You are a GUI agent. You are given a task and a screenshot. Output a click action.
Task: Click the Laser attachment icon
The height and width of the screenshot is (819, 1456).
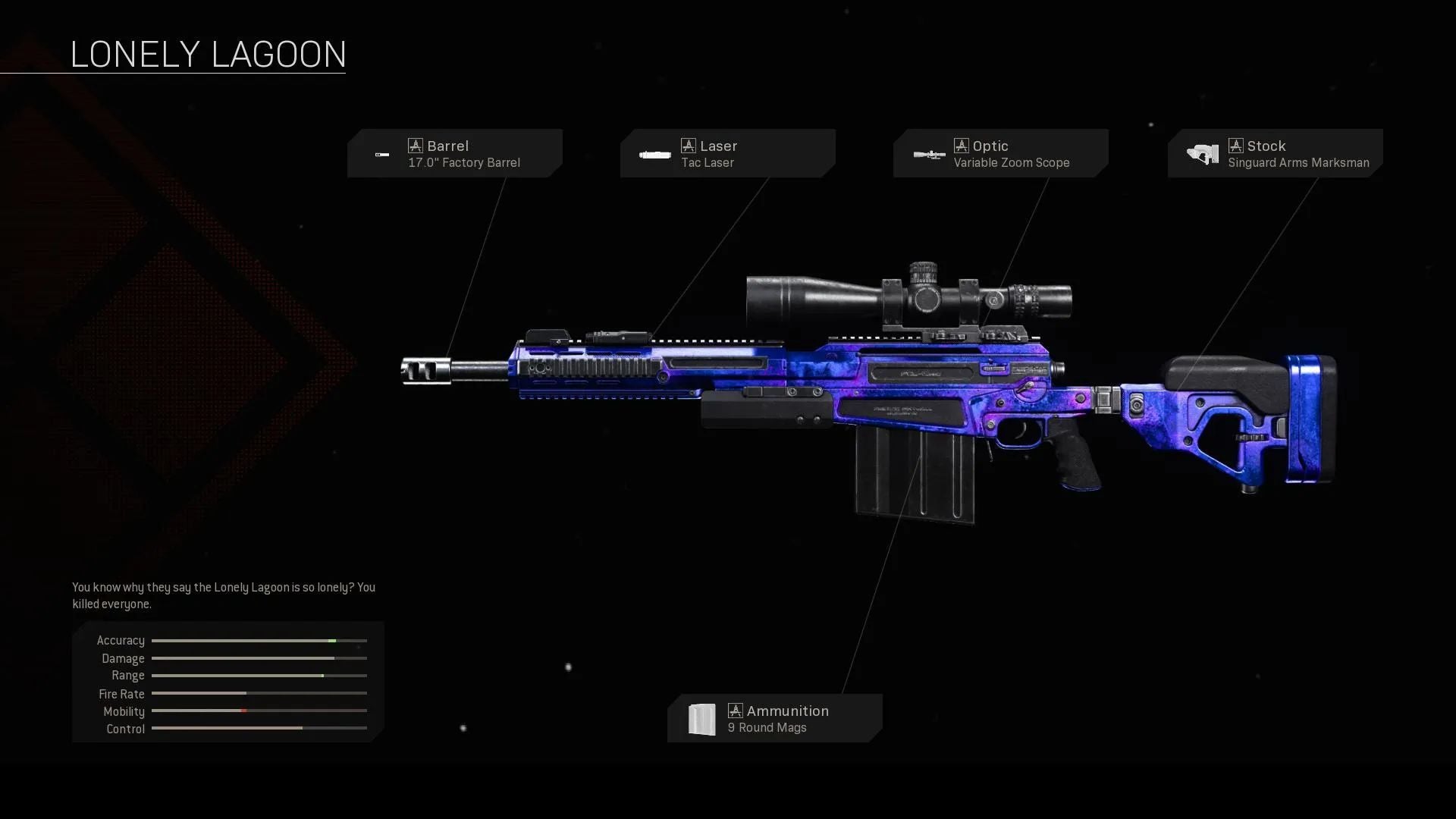pos(655,155)
